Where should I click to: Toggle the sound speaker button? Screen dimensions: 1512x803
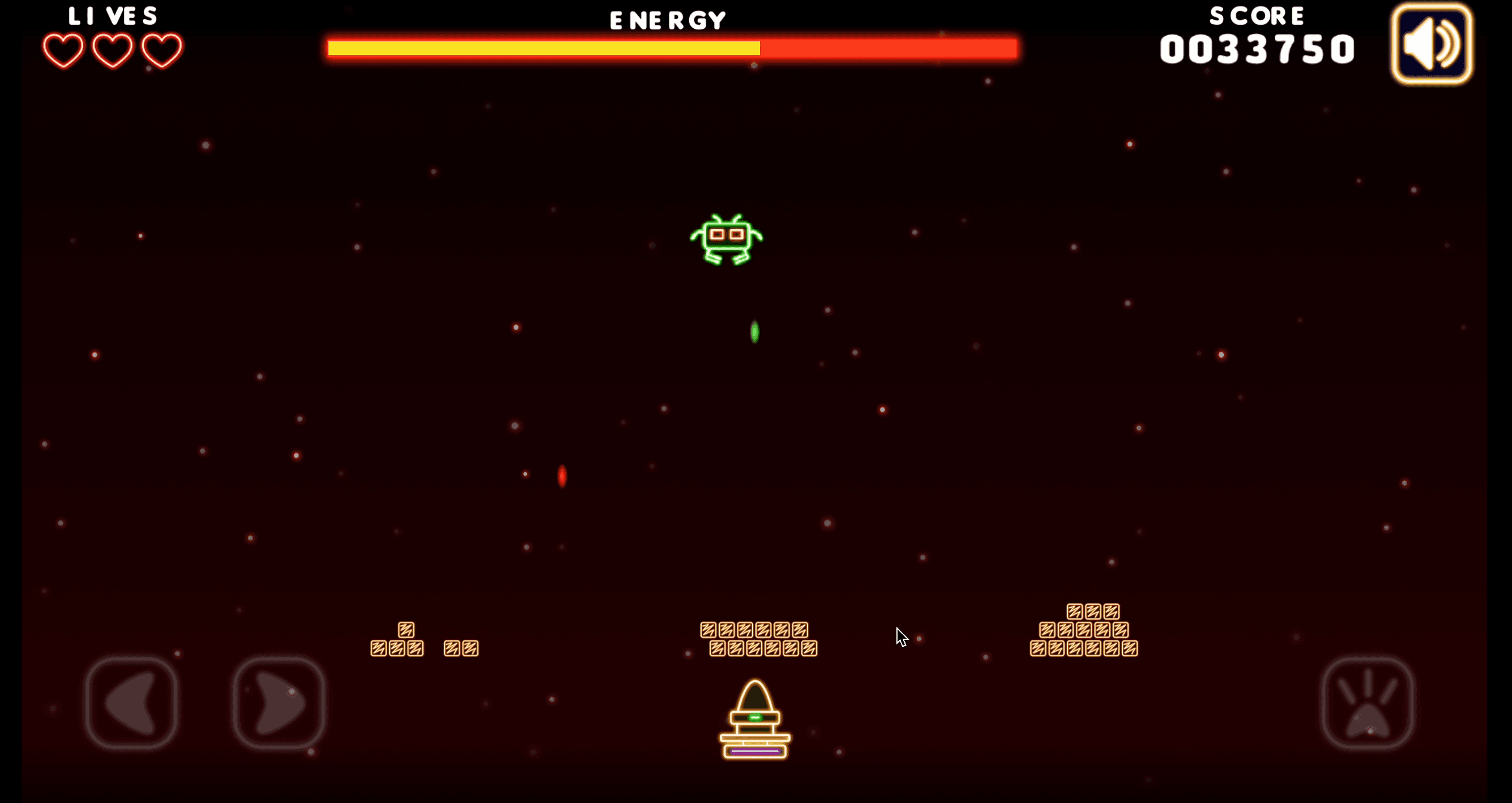coord(1431,44)
